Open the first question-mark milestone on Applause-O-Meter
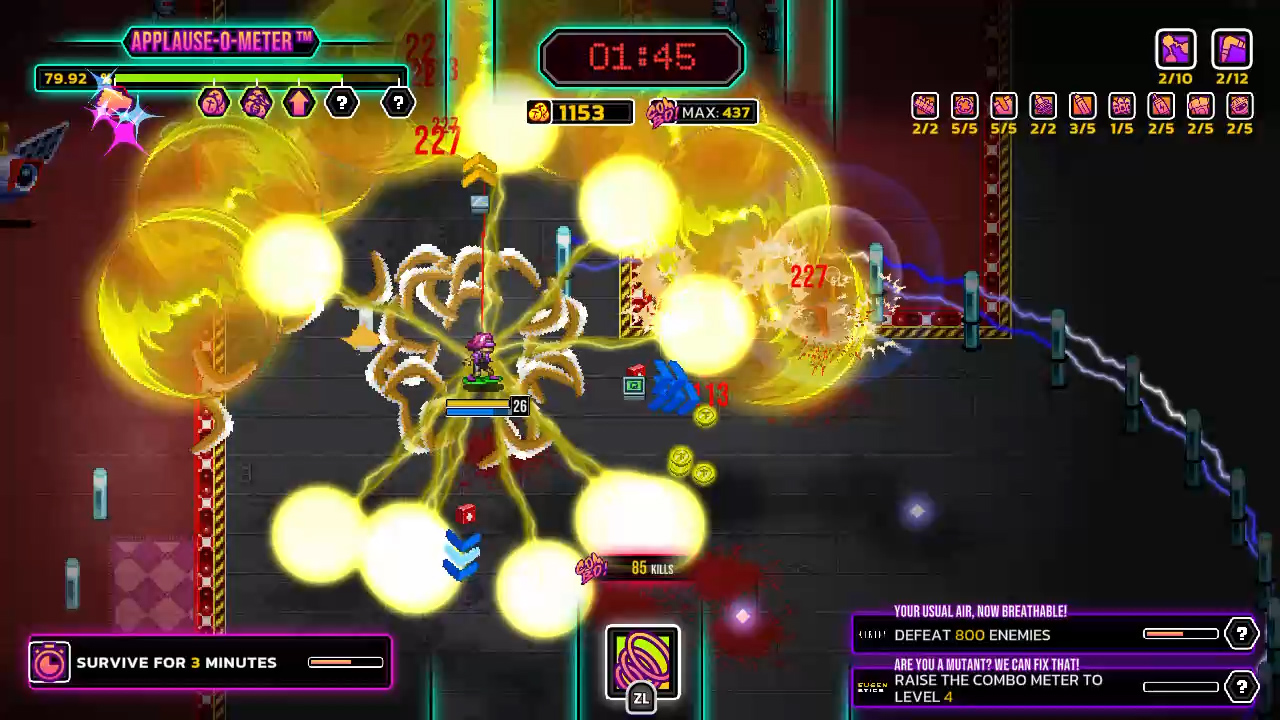Screen dimensions: 1280x720 click(341, 103)
